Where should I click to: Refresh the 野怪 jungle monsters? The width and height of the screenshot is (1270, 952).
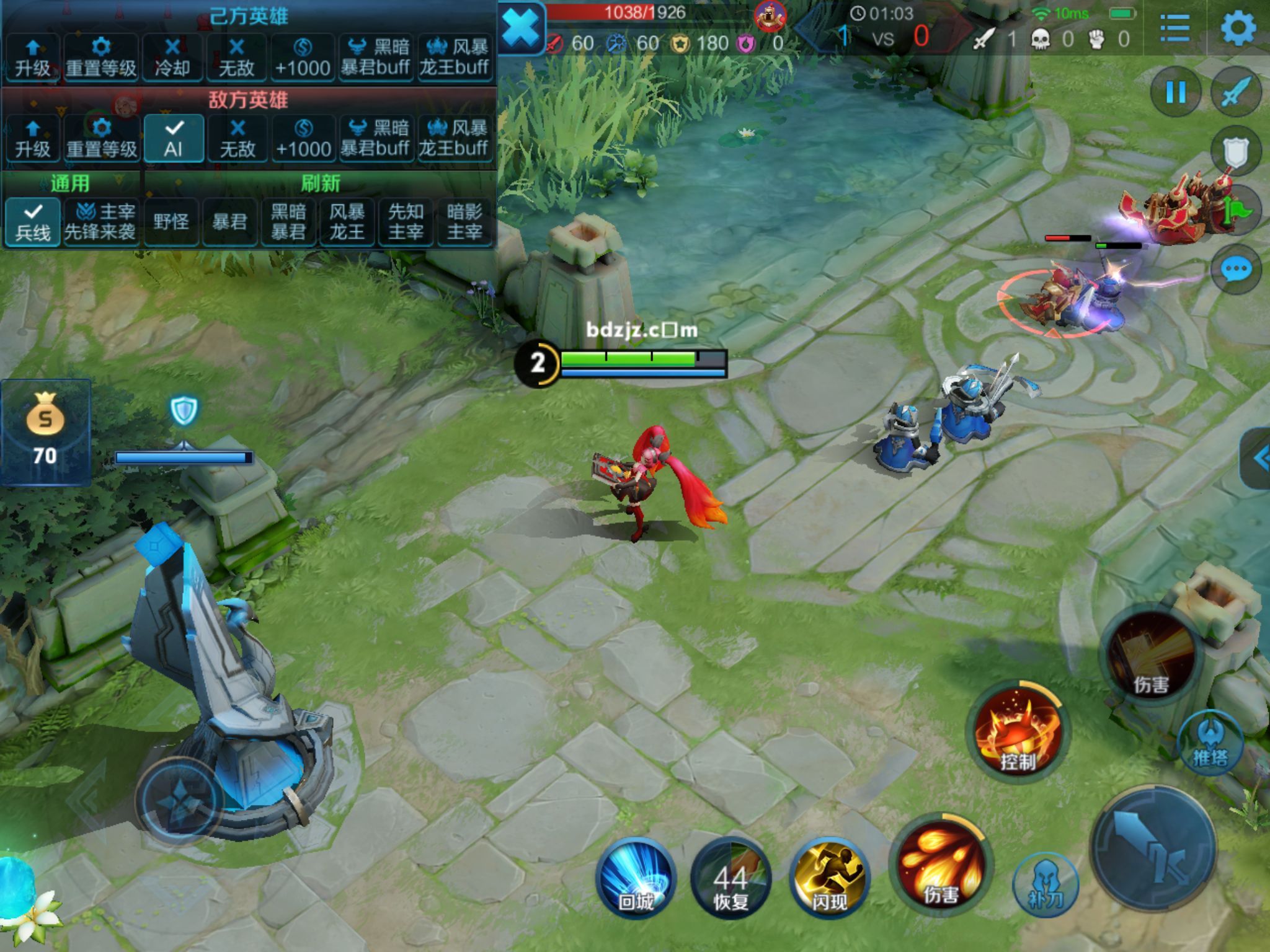tap(171, 222)
